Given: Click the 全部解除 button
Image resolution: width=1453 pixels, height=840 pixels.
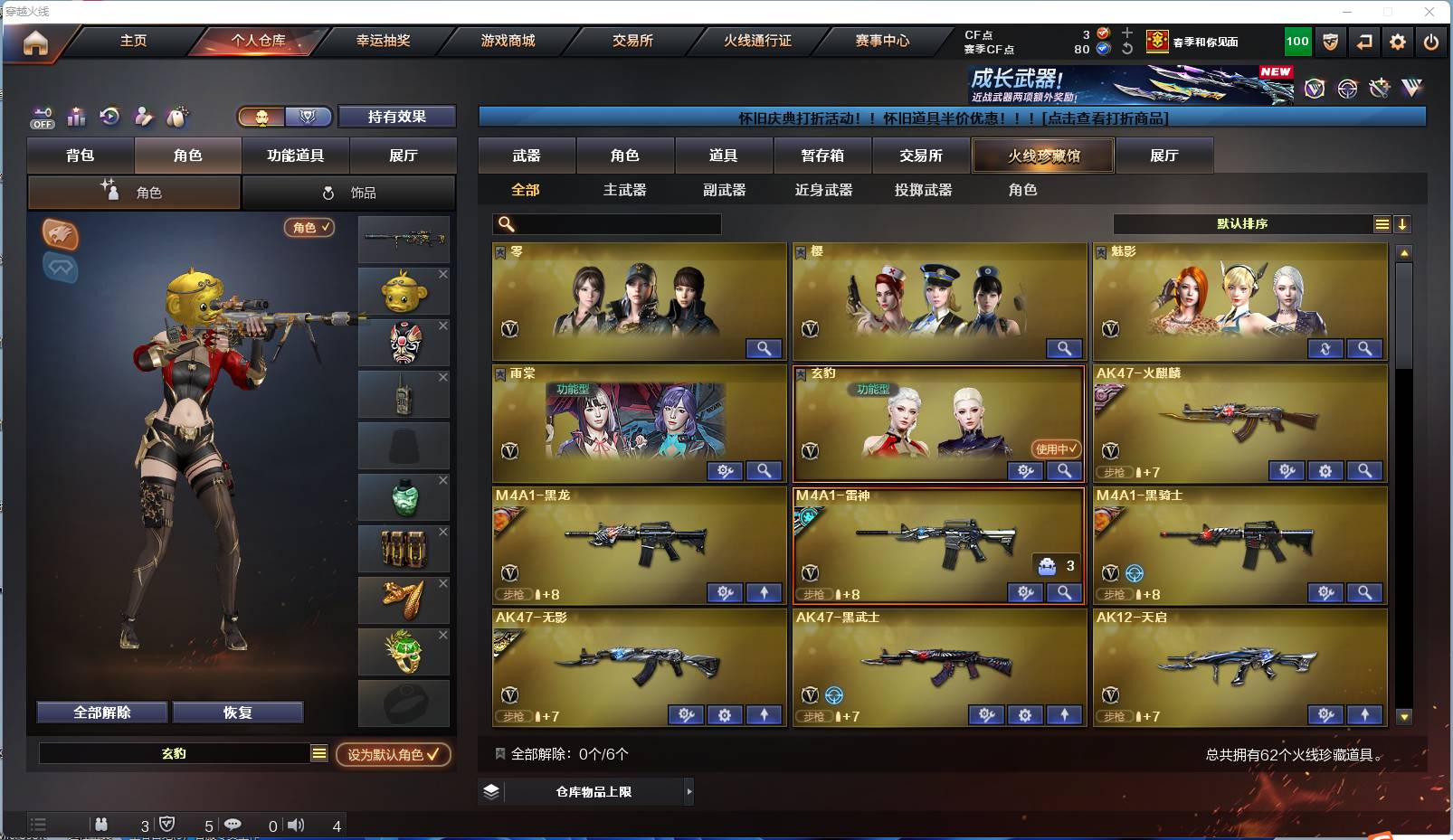Looking at the screenshot, I should pyautogui.click(x=101, y=712).
